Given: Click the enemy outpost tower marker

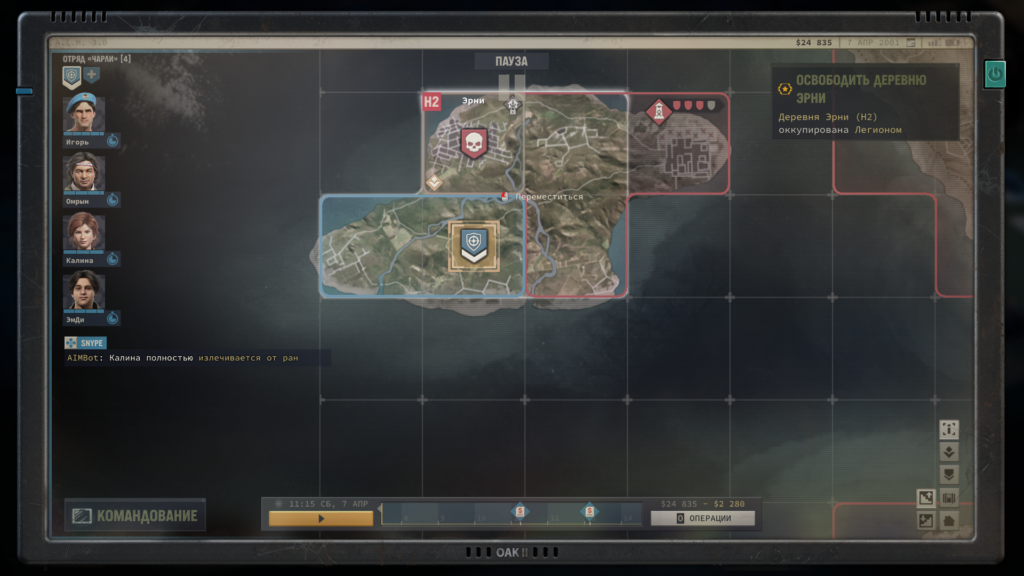Looking at the screenshot, I should click(658, 110).
